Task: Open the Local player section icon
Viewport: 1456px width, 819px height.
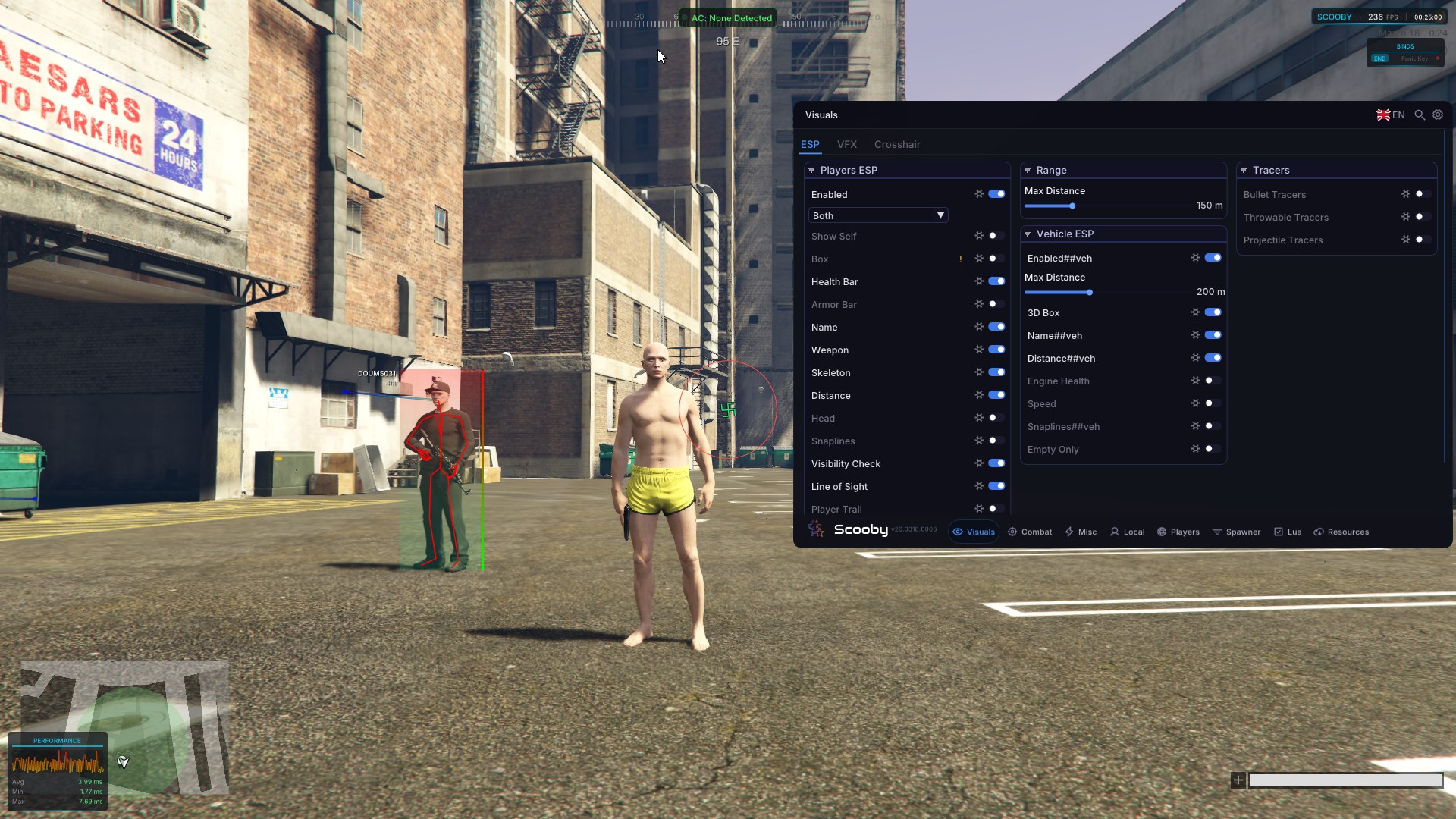Action: [1113, 532]
